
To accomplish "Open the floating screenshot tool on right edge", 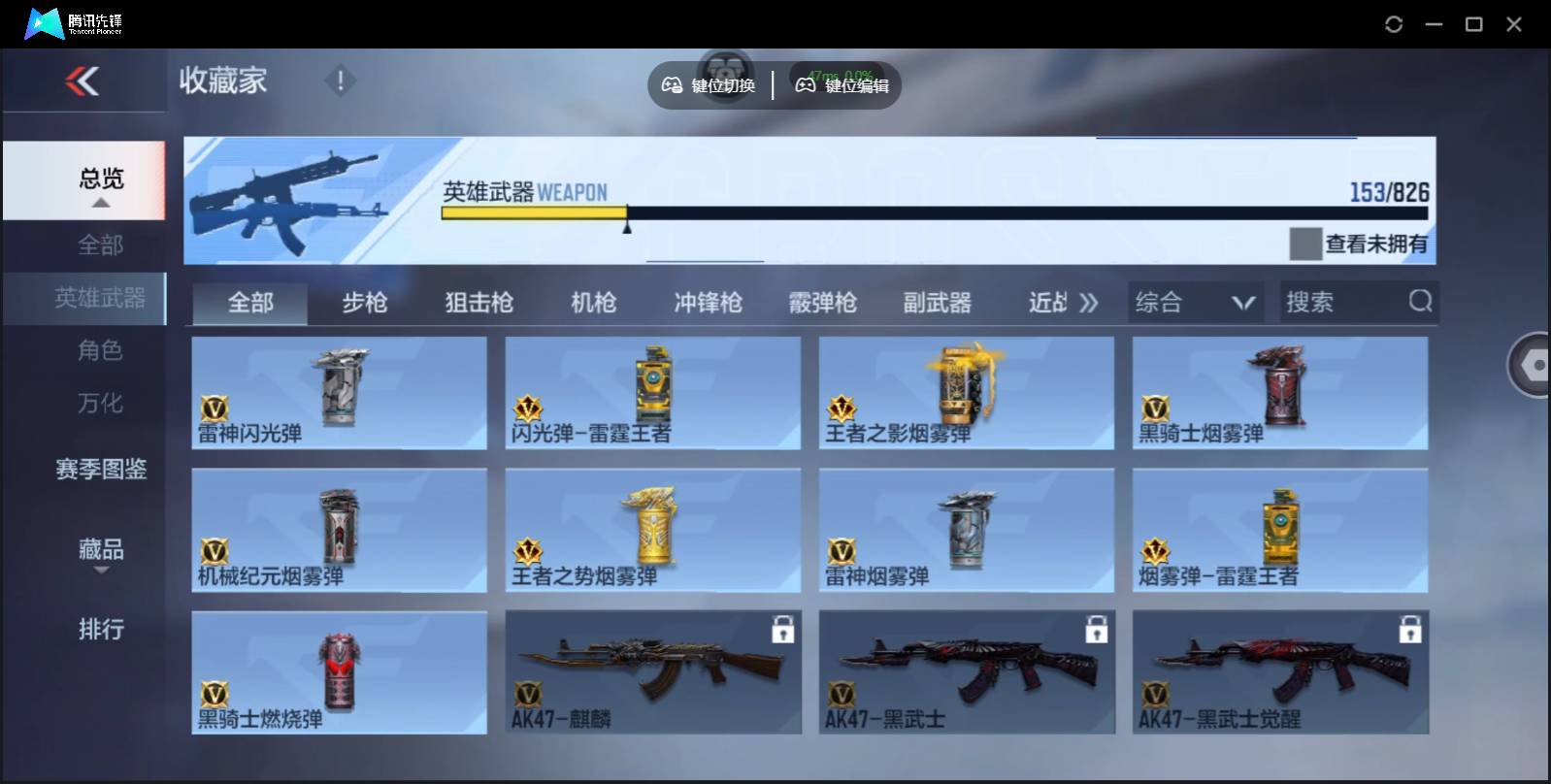I will pyautogui.click(x=1531, y=366).
